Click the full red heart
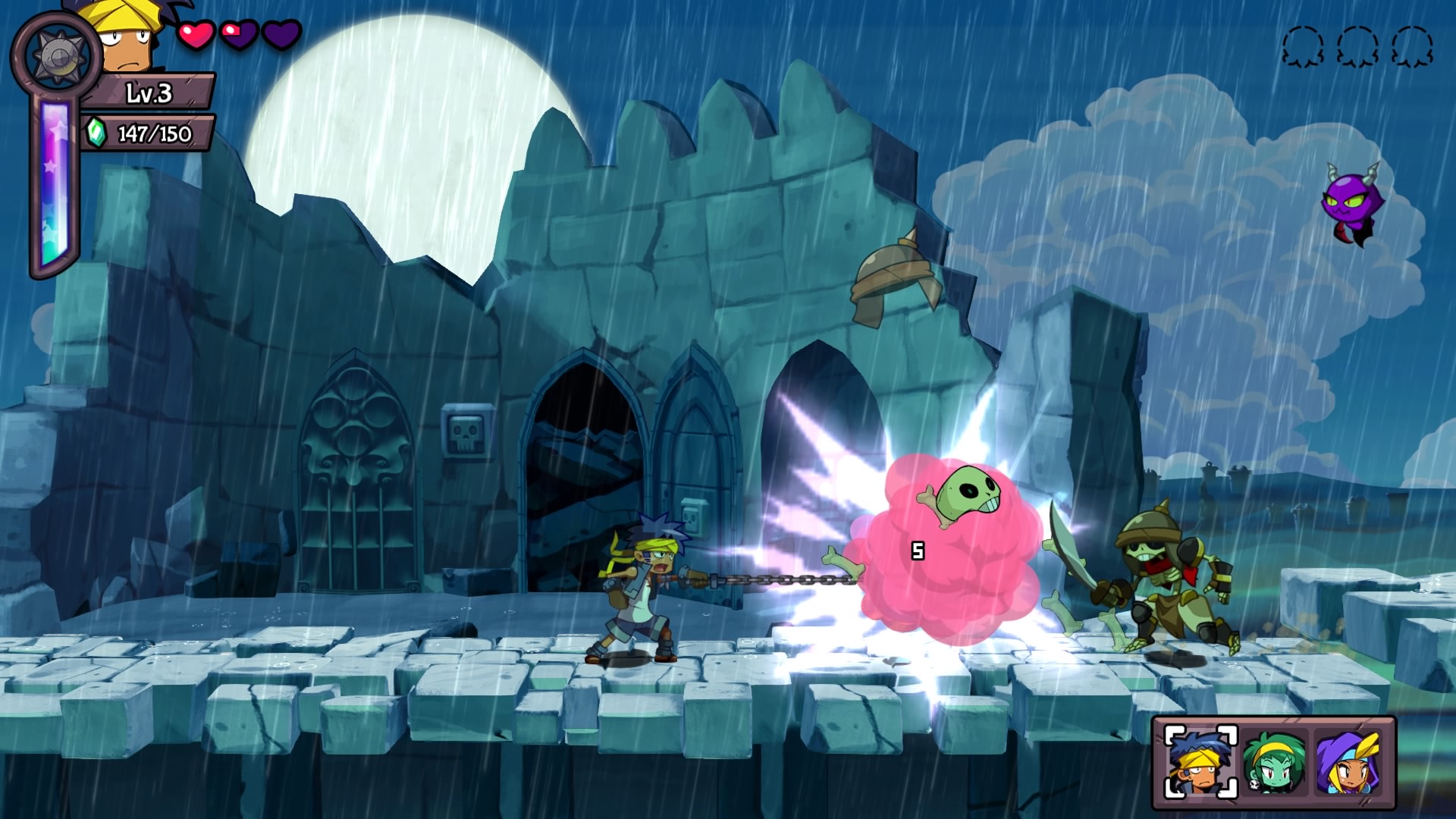The width and height of the screenshot is (1456, 819). pos(194,36)
